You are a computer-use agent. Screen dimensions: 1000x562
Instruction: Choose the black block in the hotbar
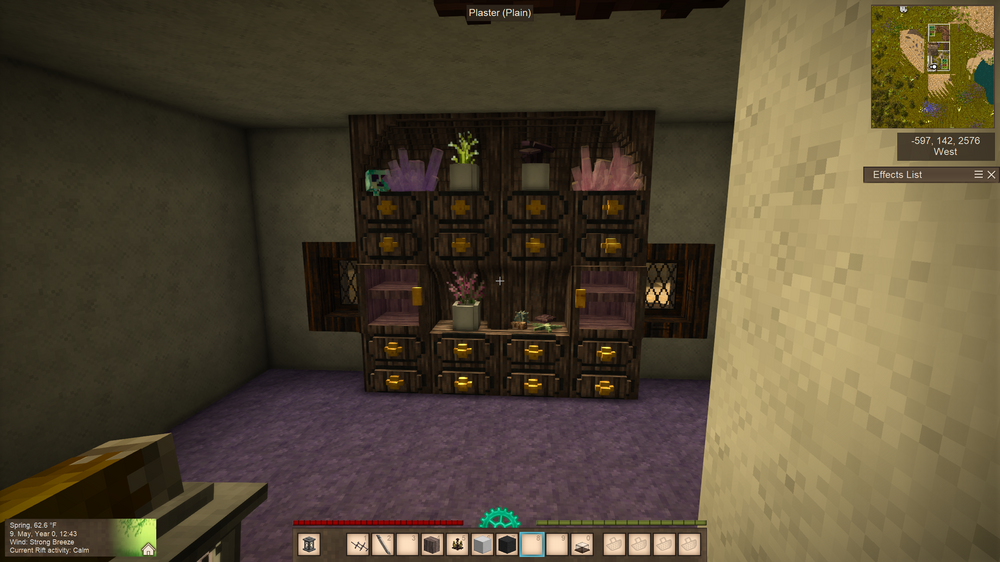pos(507,545)
